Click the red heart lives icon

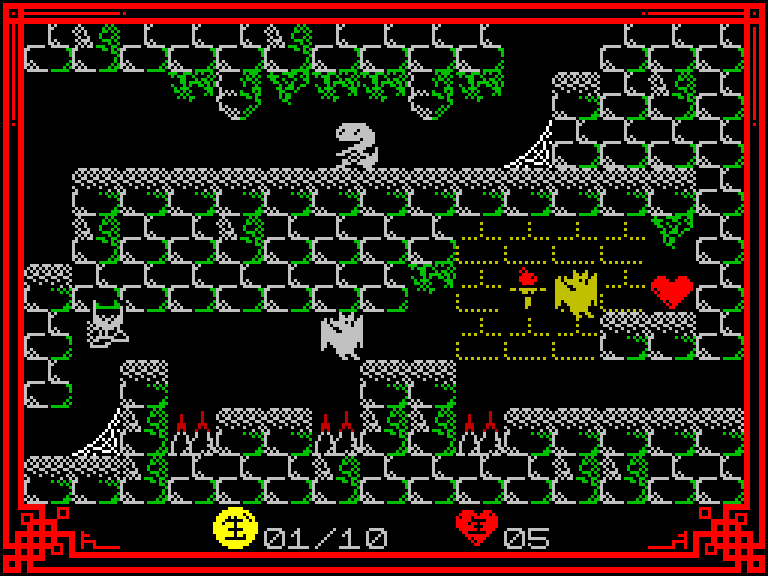477,528
